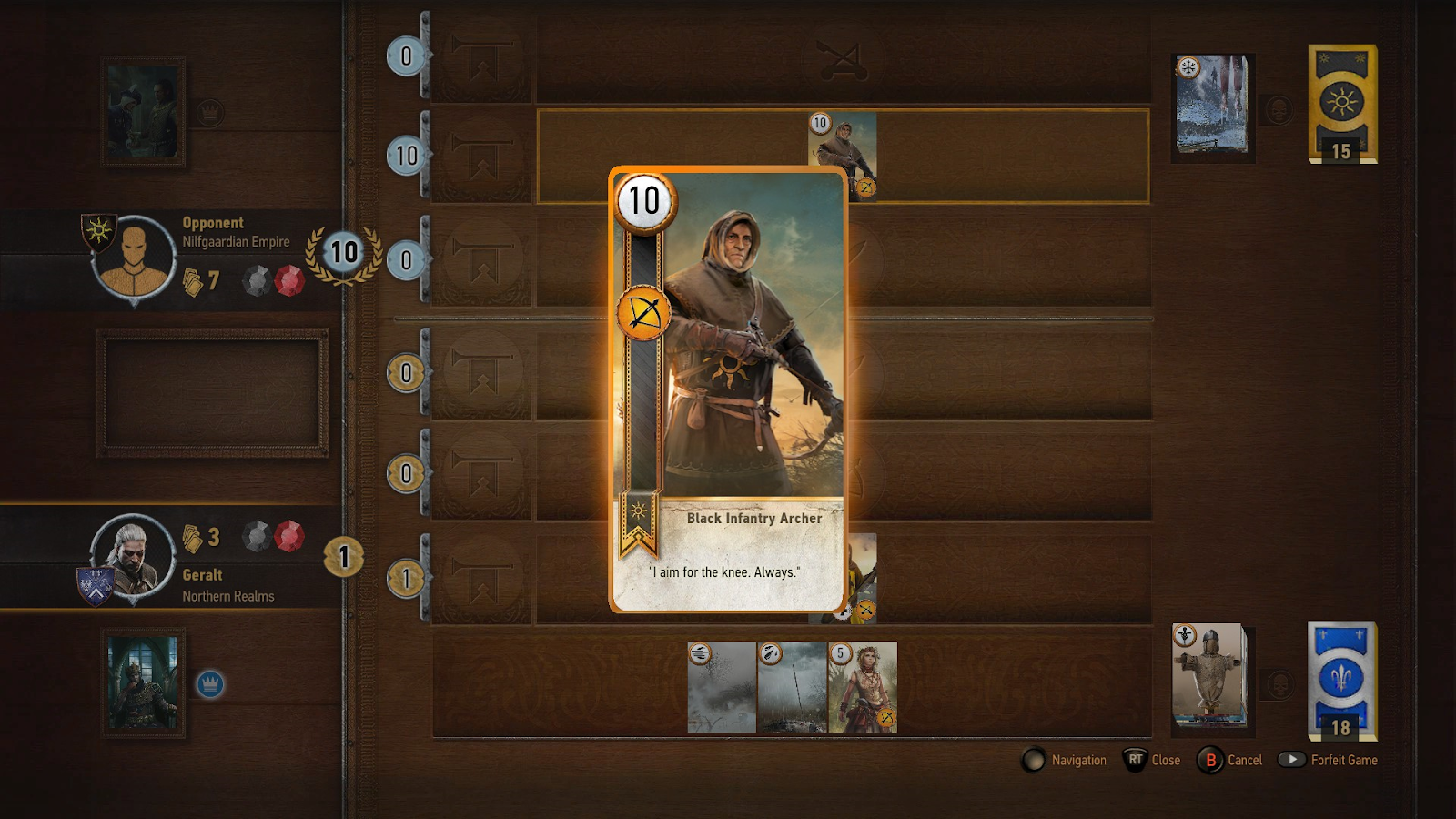Image resolution: width=1456 pixels, height=819 pixels.
Task: Pick the rain weather card in hand
Action: coord(793,687)
